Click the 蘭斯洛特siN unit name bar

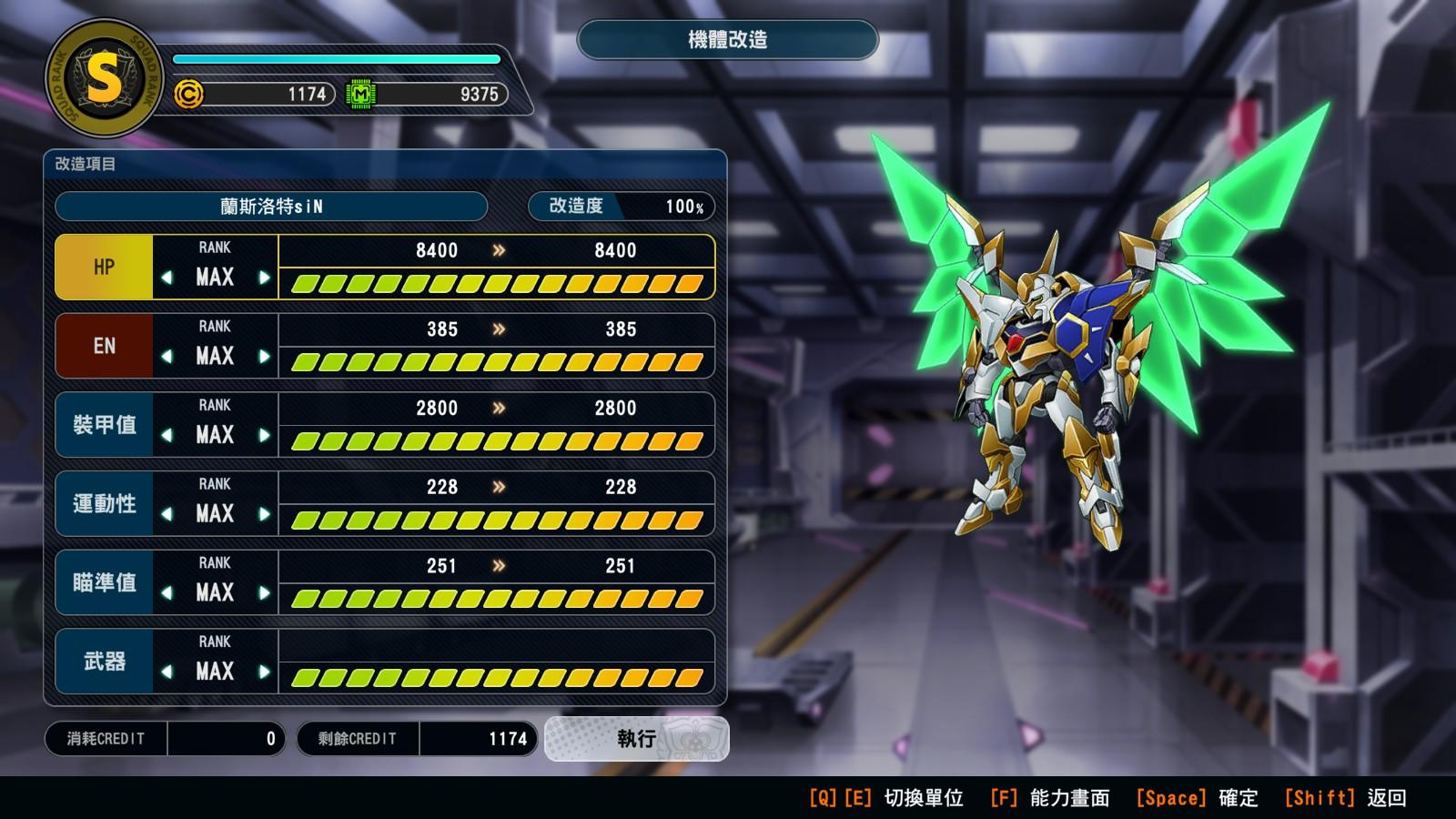271,207
